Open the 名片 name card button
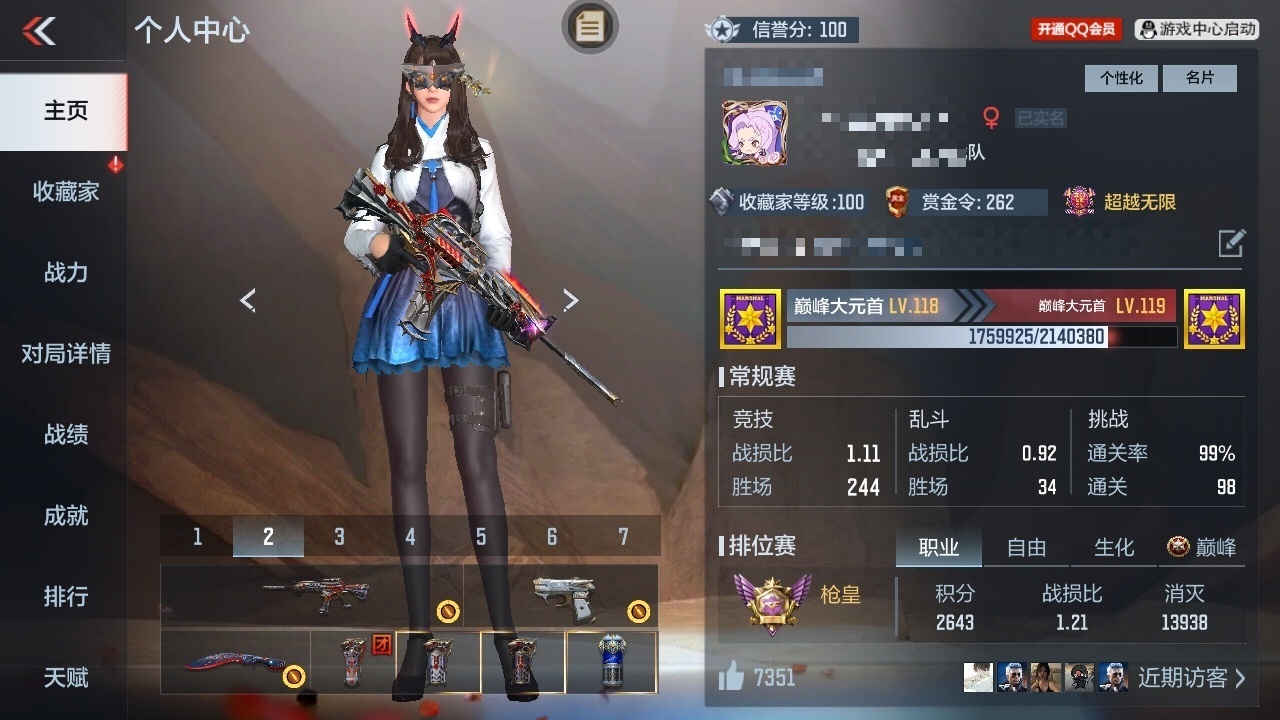1280x720 pixels. [1200, 78]
